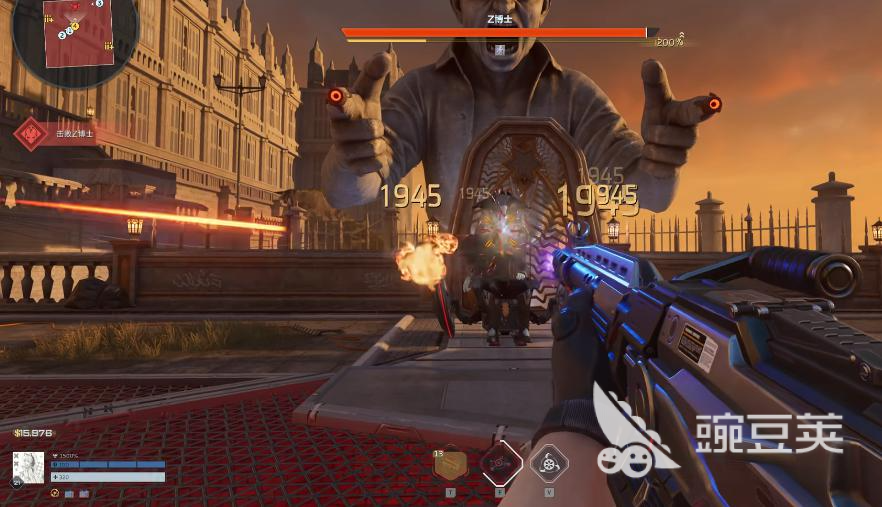Select the orange swirl status icon
This screenshot has height=507, width=882.
tap(55, 492)
